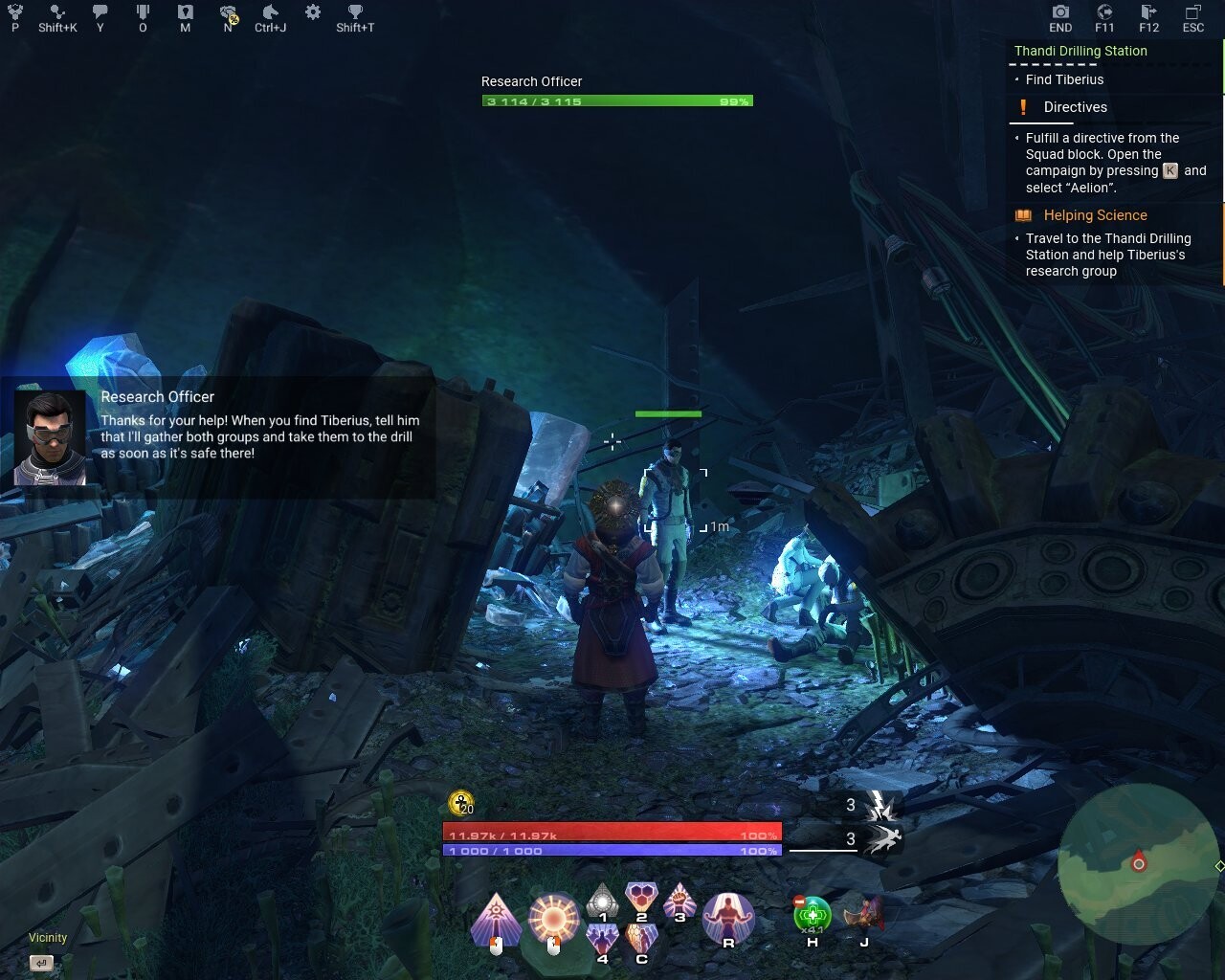Toggle the chat window via the Y icon
This screenshot has height=980, width=1225.
100,12
